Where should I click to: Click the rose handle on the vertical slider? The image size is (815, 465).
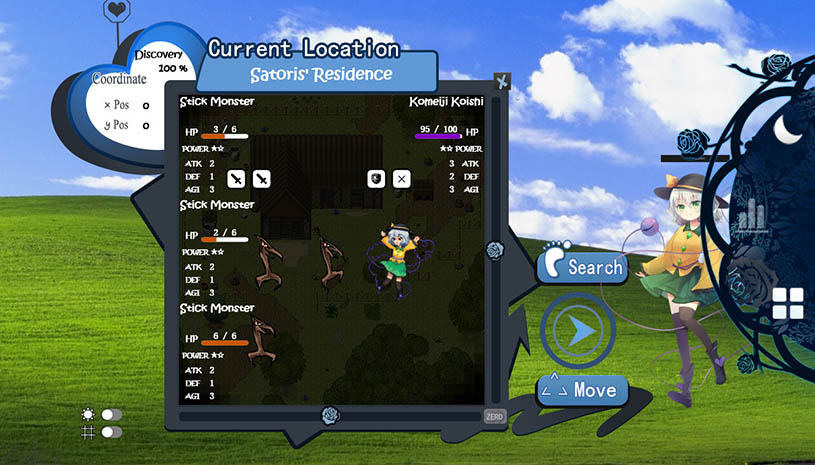coord(494,250)
